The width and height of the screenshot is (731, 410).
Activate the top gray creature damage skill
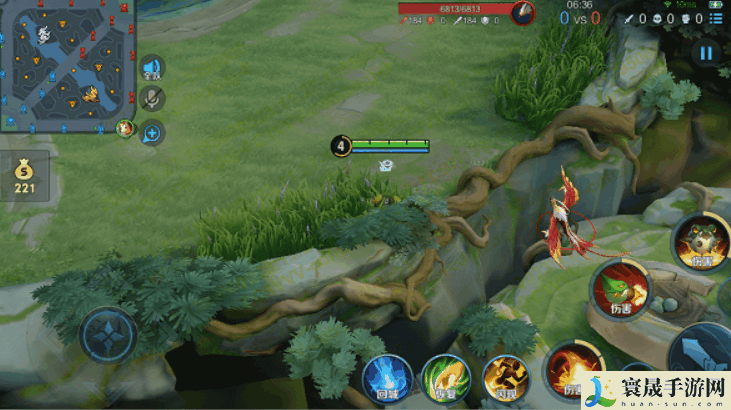point(700,240)
